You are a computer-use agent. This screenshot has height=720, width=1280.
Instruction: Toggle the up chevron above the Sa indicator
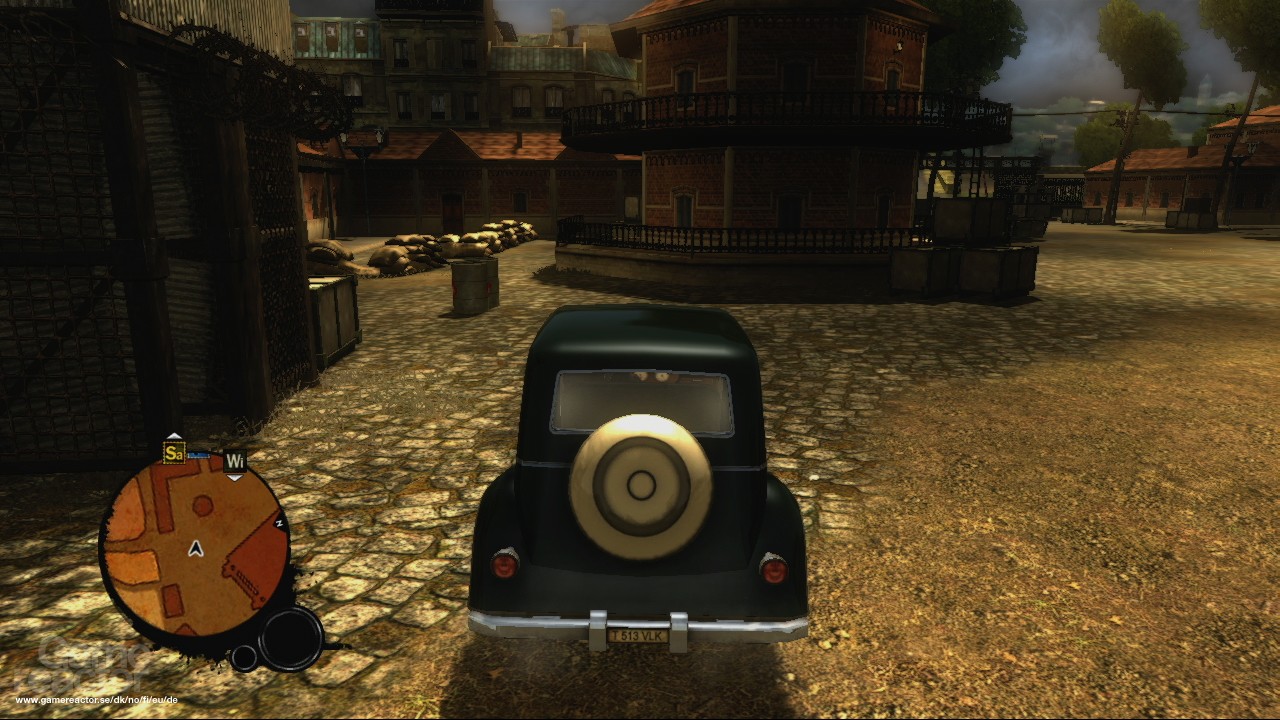click(x=175, y=437)
